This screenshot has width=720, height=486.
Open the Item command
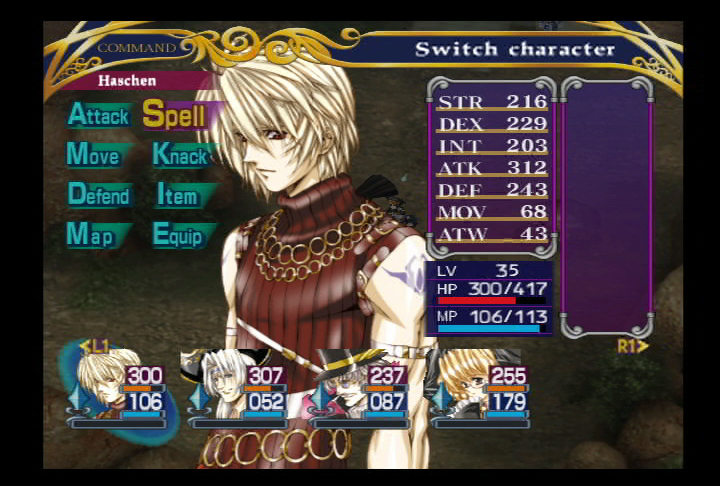pyautogui.click(x=178, y=195)
